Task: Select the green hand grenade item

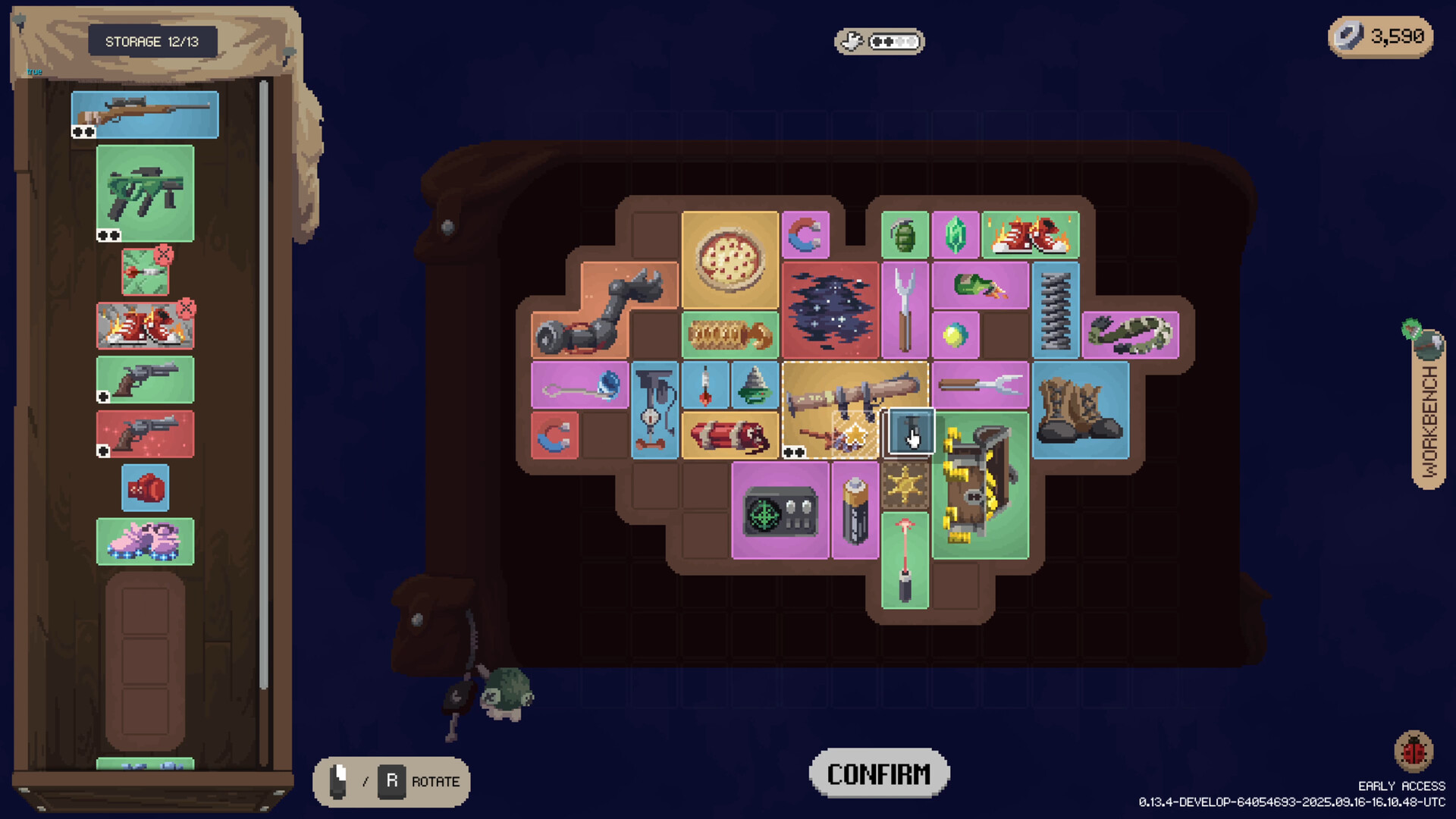Action: click(x=904, y=234)
